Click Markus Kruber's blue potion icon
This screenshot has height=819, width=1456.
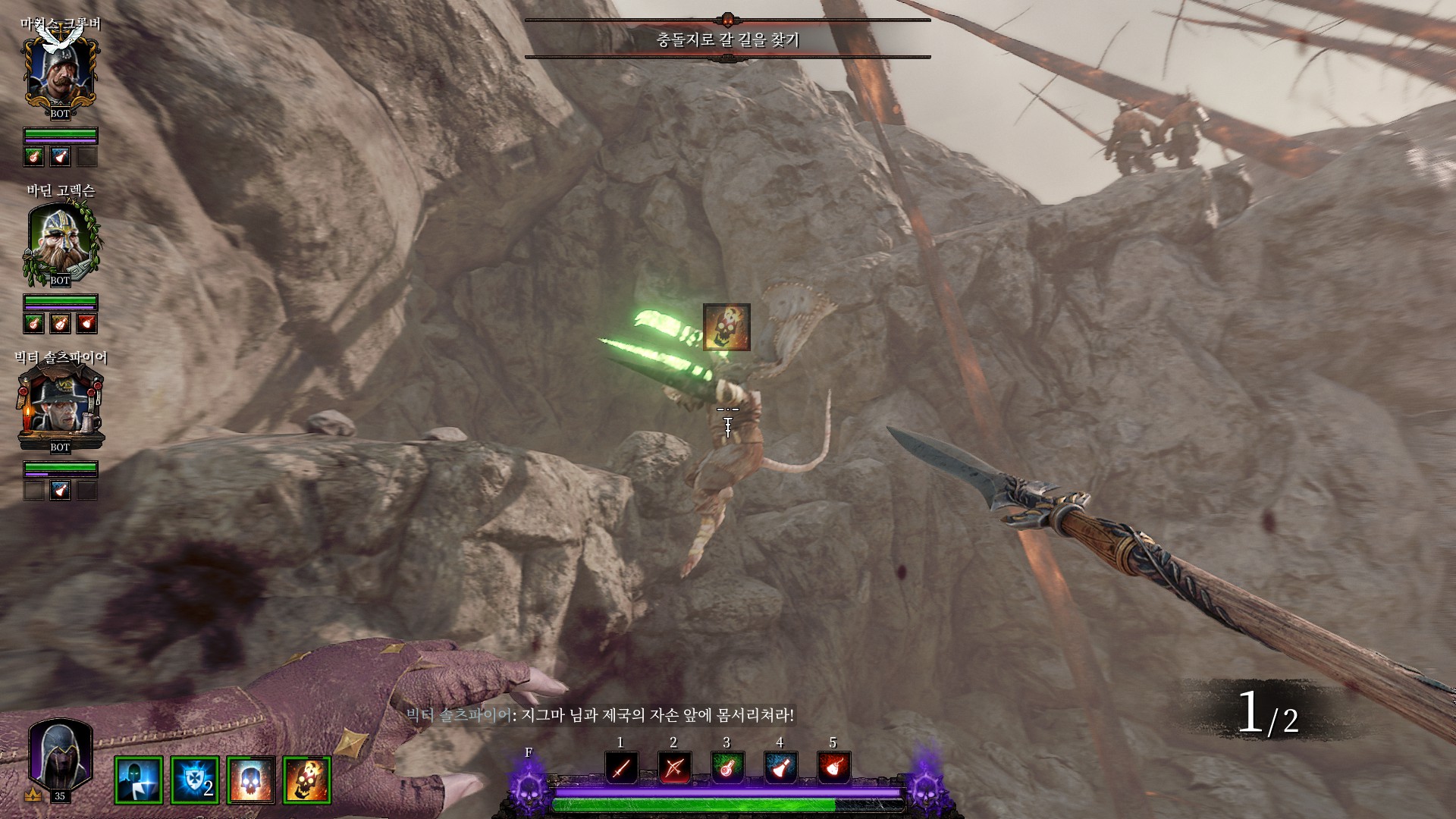[x=60, y=157]
